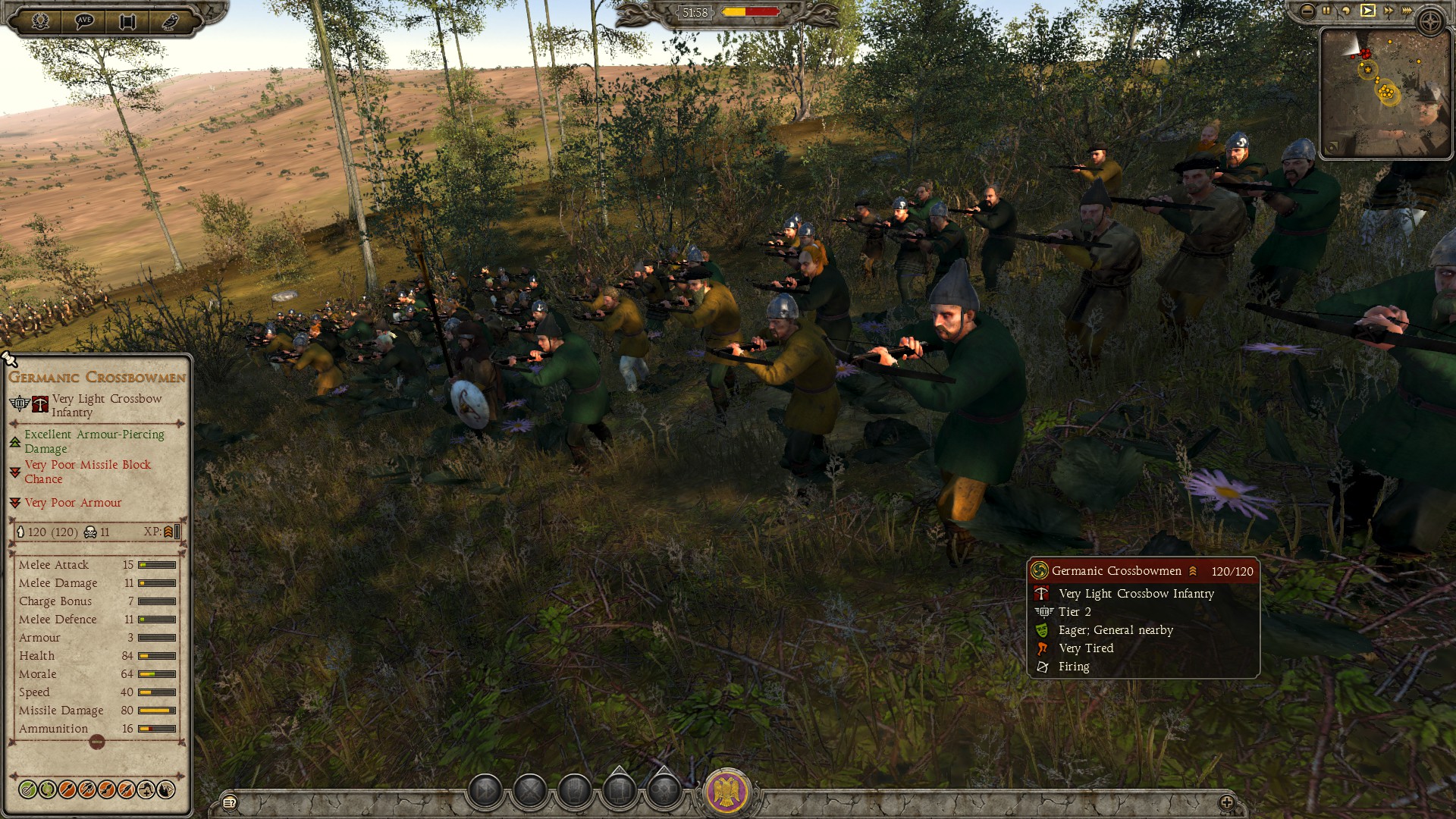Viewport: 1456px width, 819px height.
Task: Click the compass button above minimap
Action: pyautogui.click(x=1431, y=21)
